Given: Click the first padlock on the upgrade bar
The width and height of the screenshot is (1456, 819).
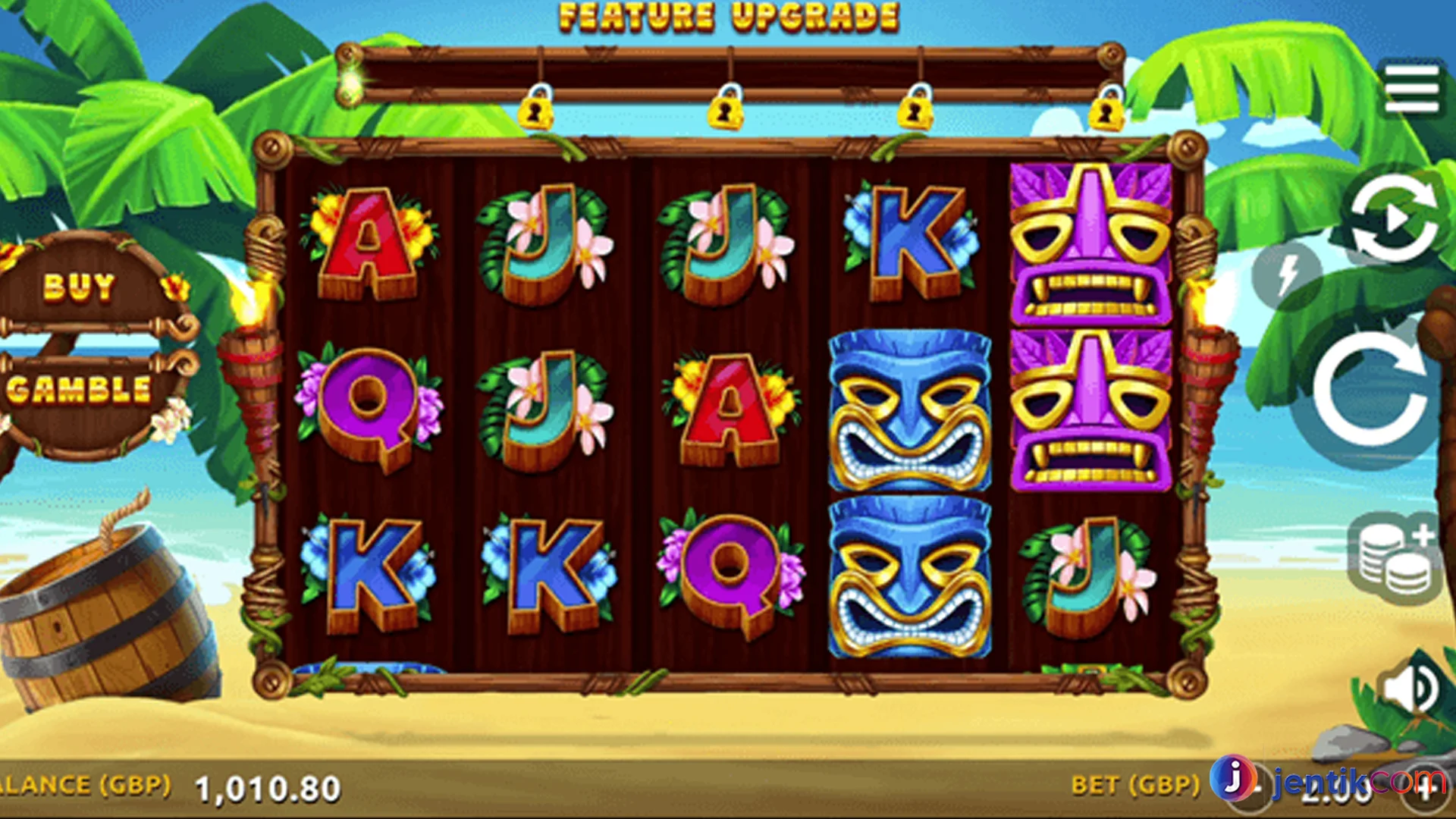Looking at the screenshot, I should 538,110.
